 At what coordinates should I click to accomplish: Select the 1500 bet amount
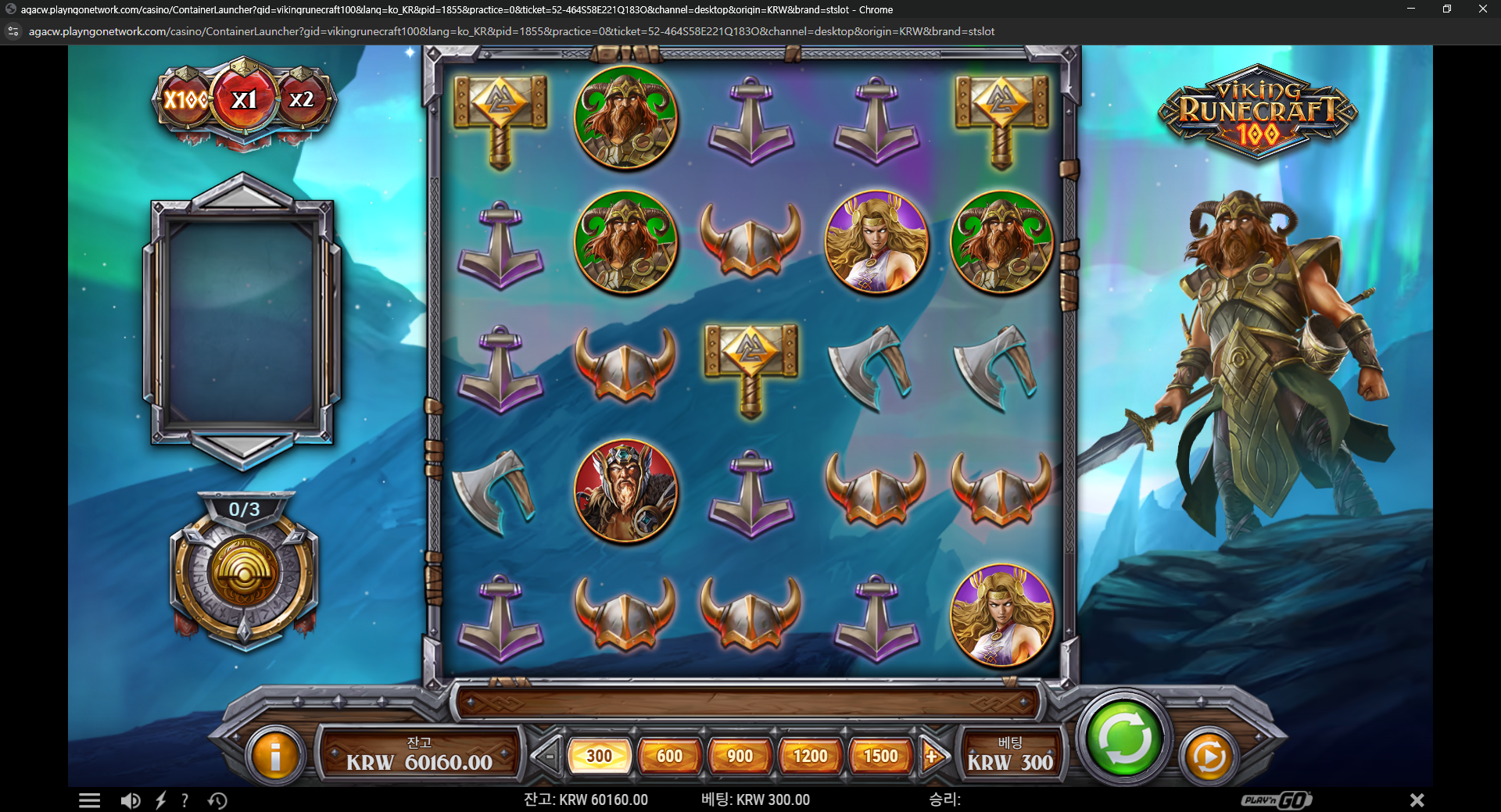[880, 756]
